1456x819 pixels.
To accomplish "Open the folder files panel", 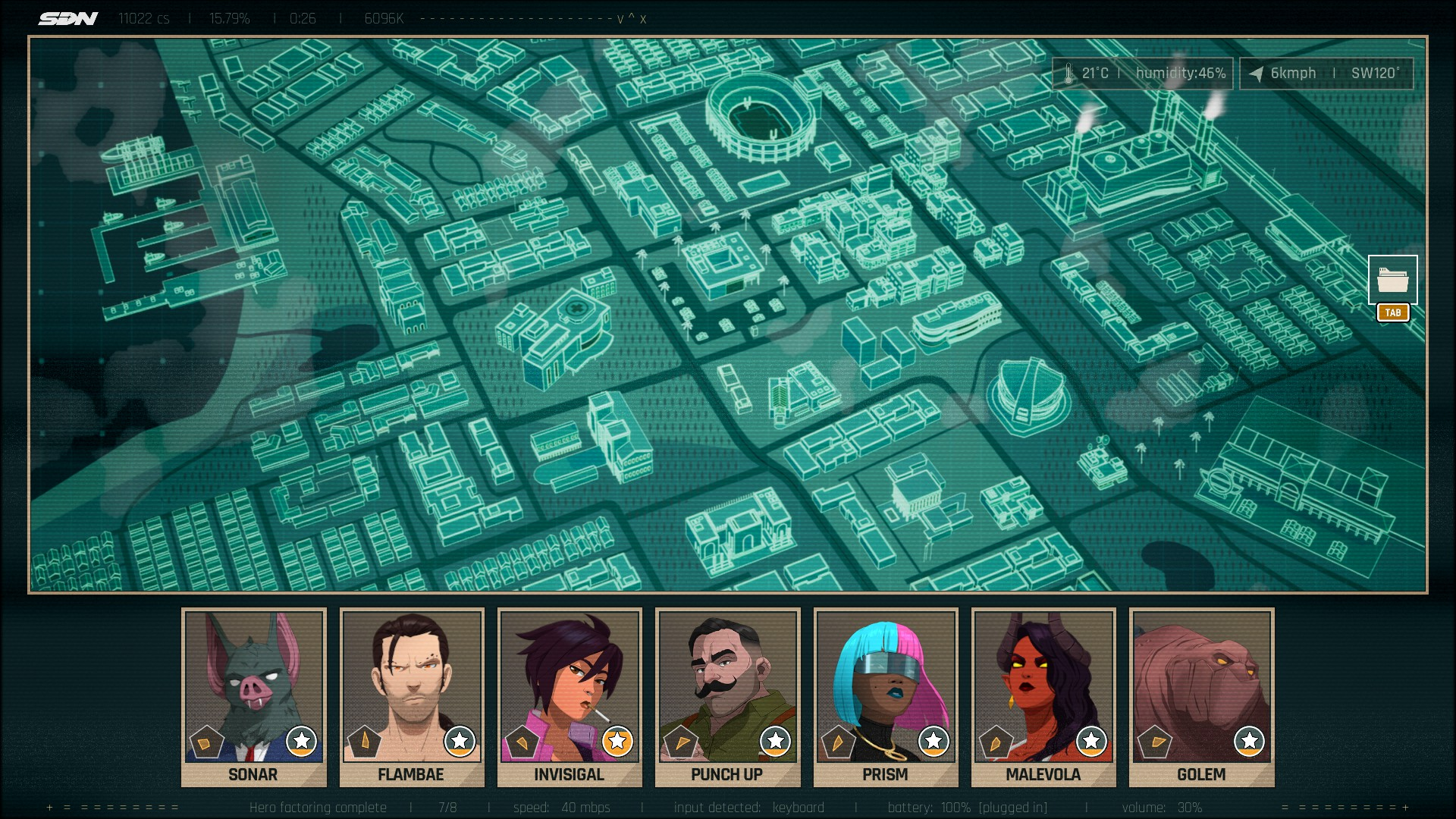I will tap(1392, 280).
